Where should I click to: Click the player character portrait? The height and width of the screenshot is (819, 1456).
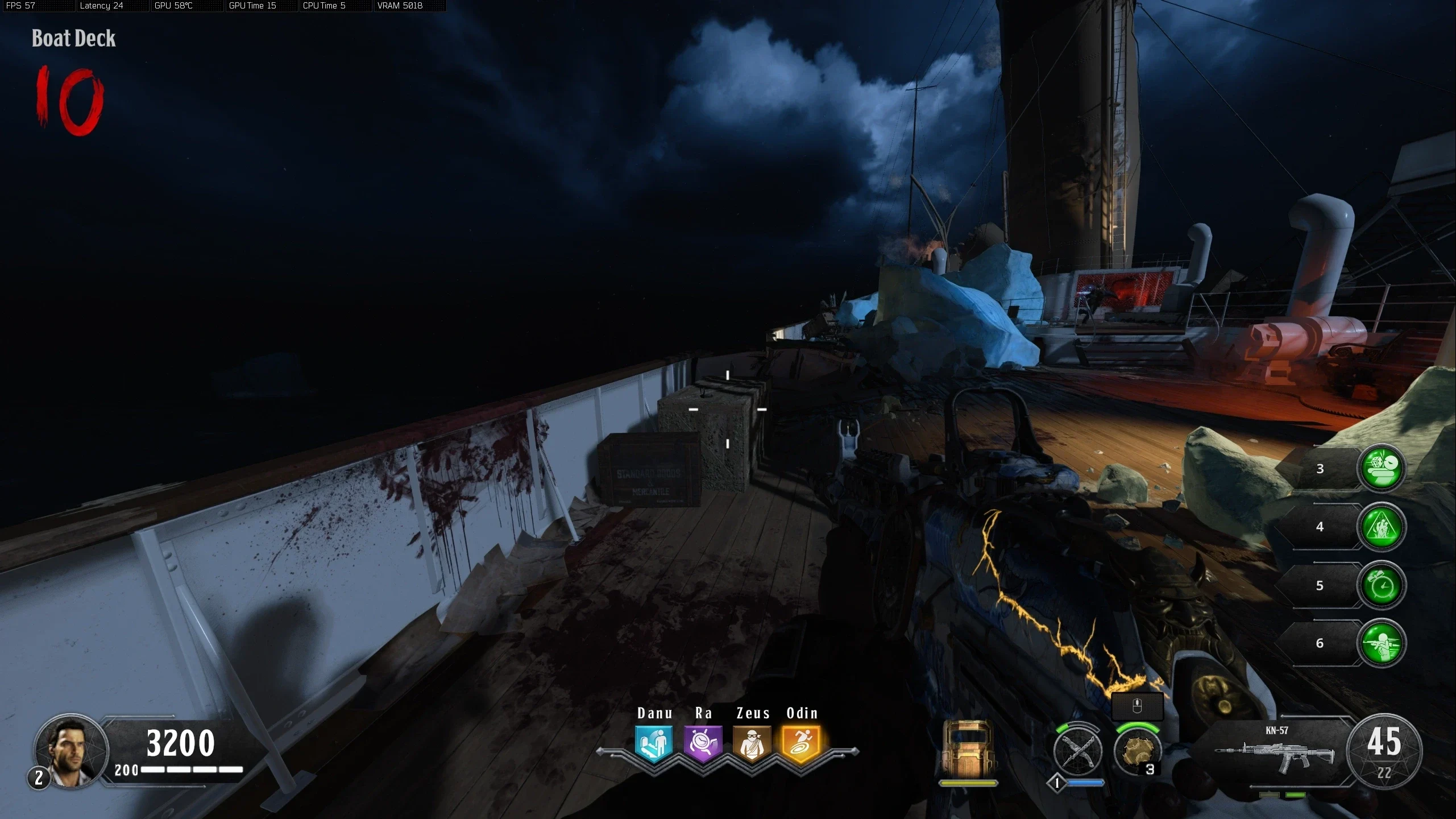70,751
